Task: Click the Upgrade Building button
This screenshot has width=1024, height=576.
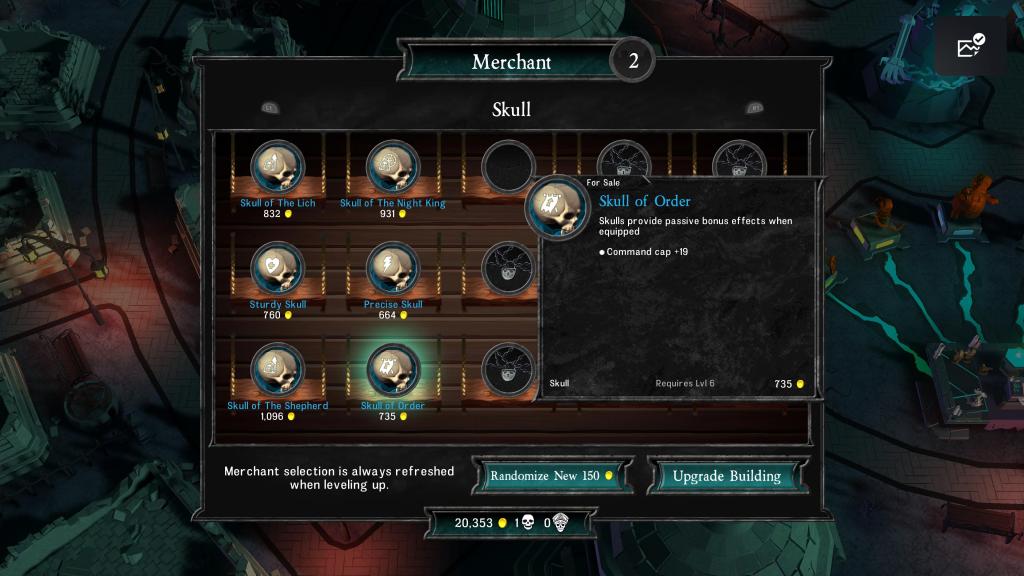Action: click(x=726, y=476)
